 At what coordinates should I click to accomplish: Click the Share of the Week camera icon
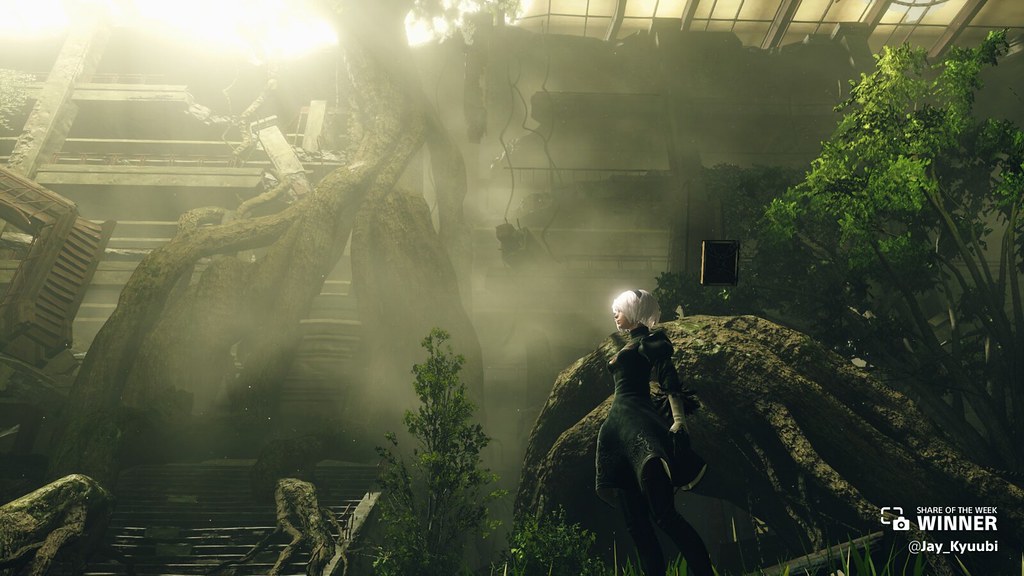895,519
